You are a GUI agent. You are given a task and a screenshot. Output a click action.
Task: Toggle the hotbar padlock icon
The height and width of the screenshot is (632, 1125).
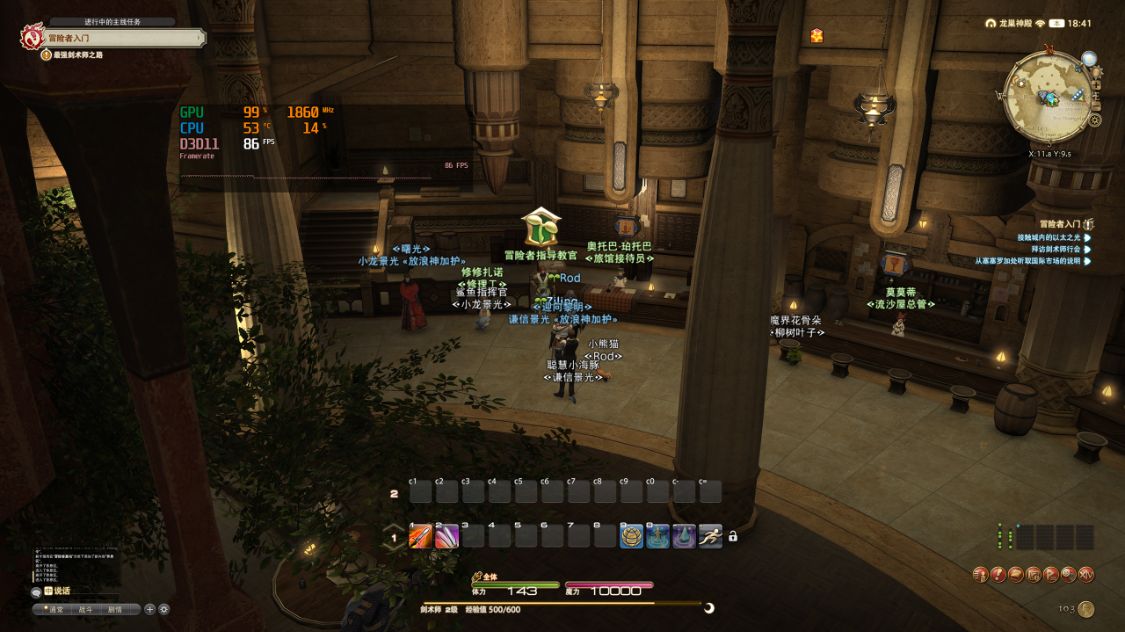(x=733, y=537)
